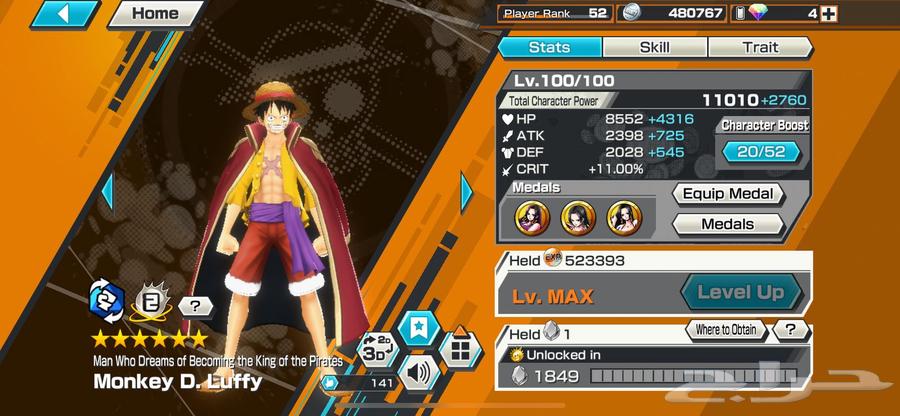View the previous character with the left arrow
Image resolution: width=900 pixels, height=416 pixels.
pyautogui.click(x=107, y=190)
